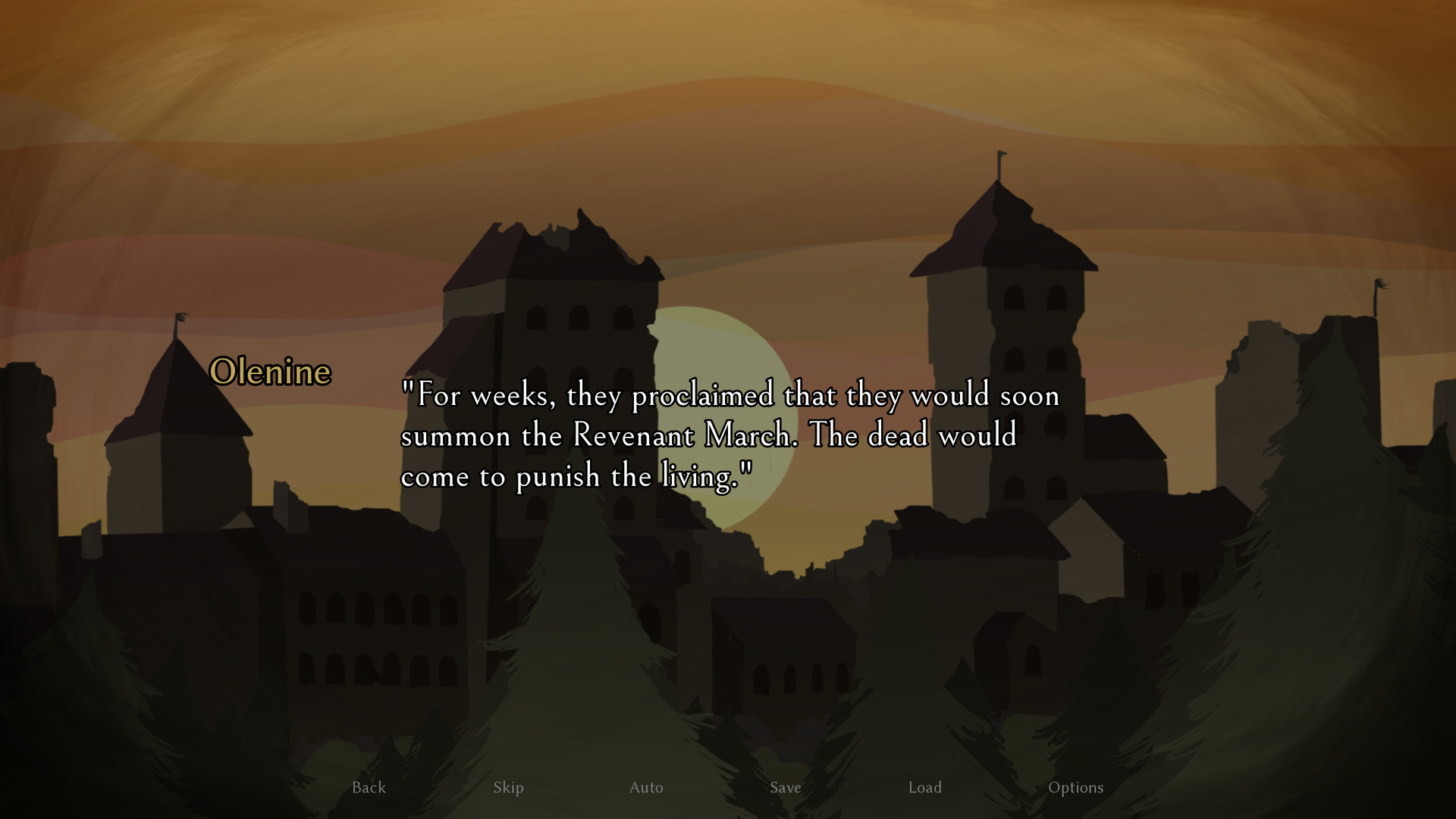This screenshot has width=1456, height=819.
Task: Click Olenine's name label
Action: coord(271,372)
